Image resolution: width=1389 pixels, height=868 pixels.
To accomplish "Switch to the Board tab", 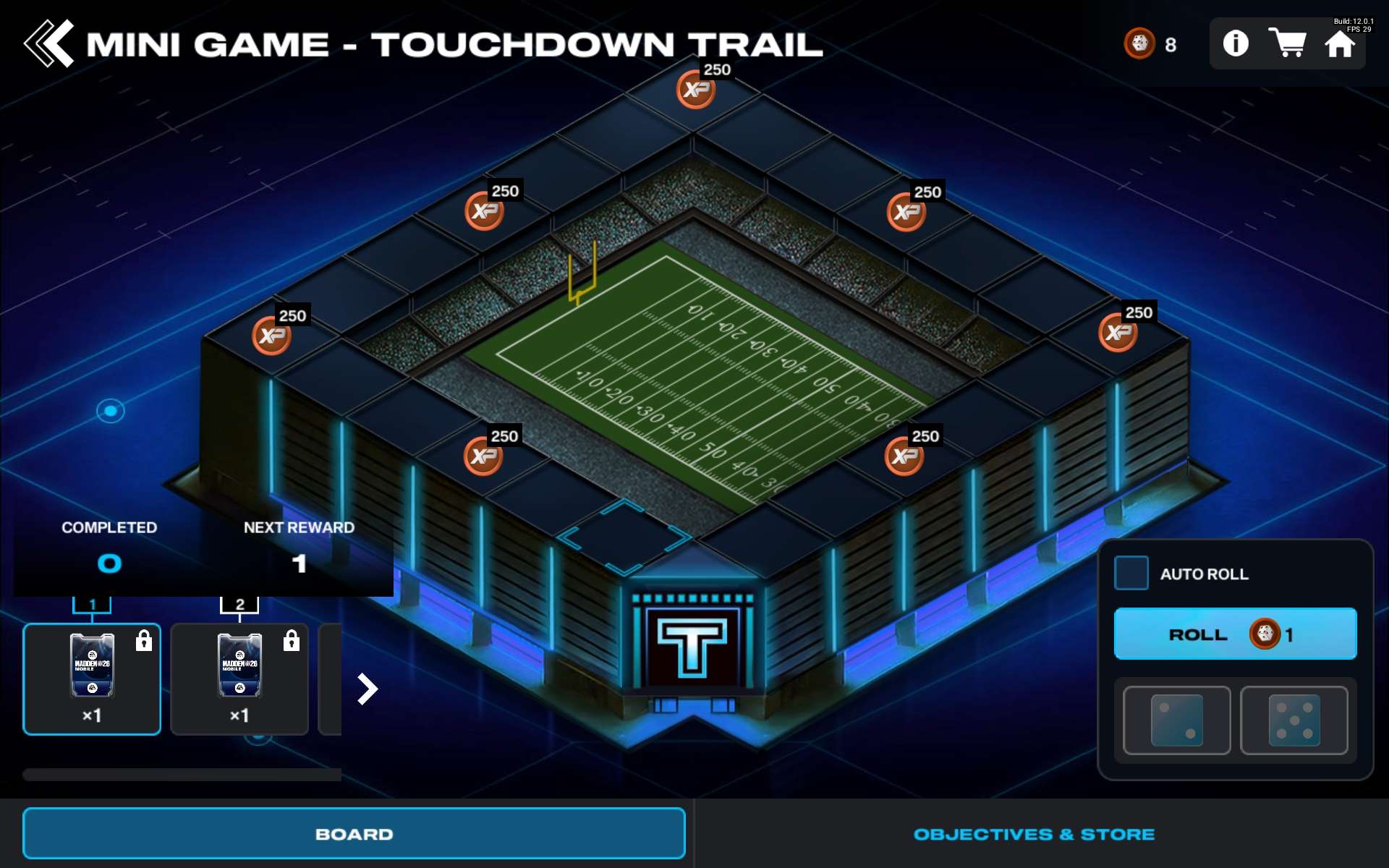I will (x=354, y=833).
